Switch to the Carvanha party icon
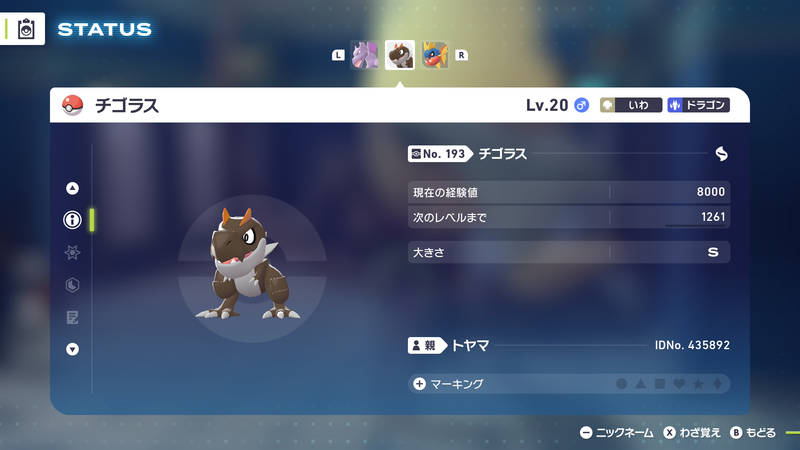Viewport: 800px width, 450px height. coord(434,55)
